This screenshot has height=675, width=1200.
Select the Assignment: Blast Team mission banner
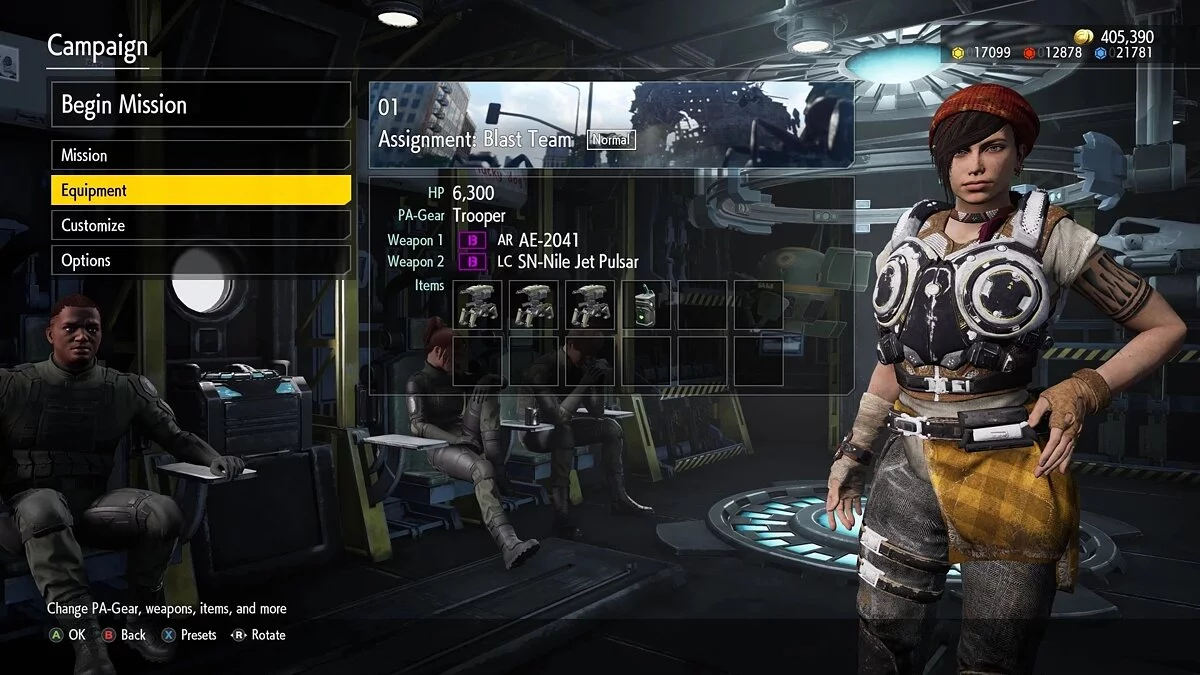tap(611, 124)
